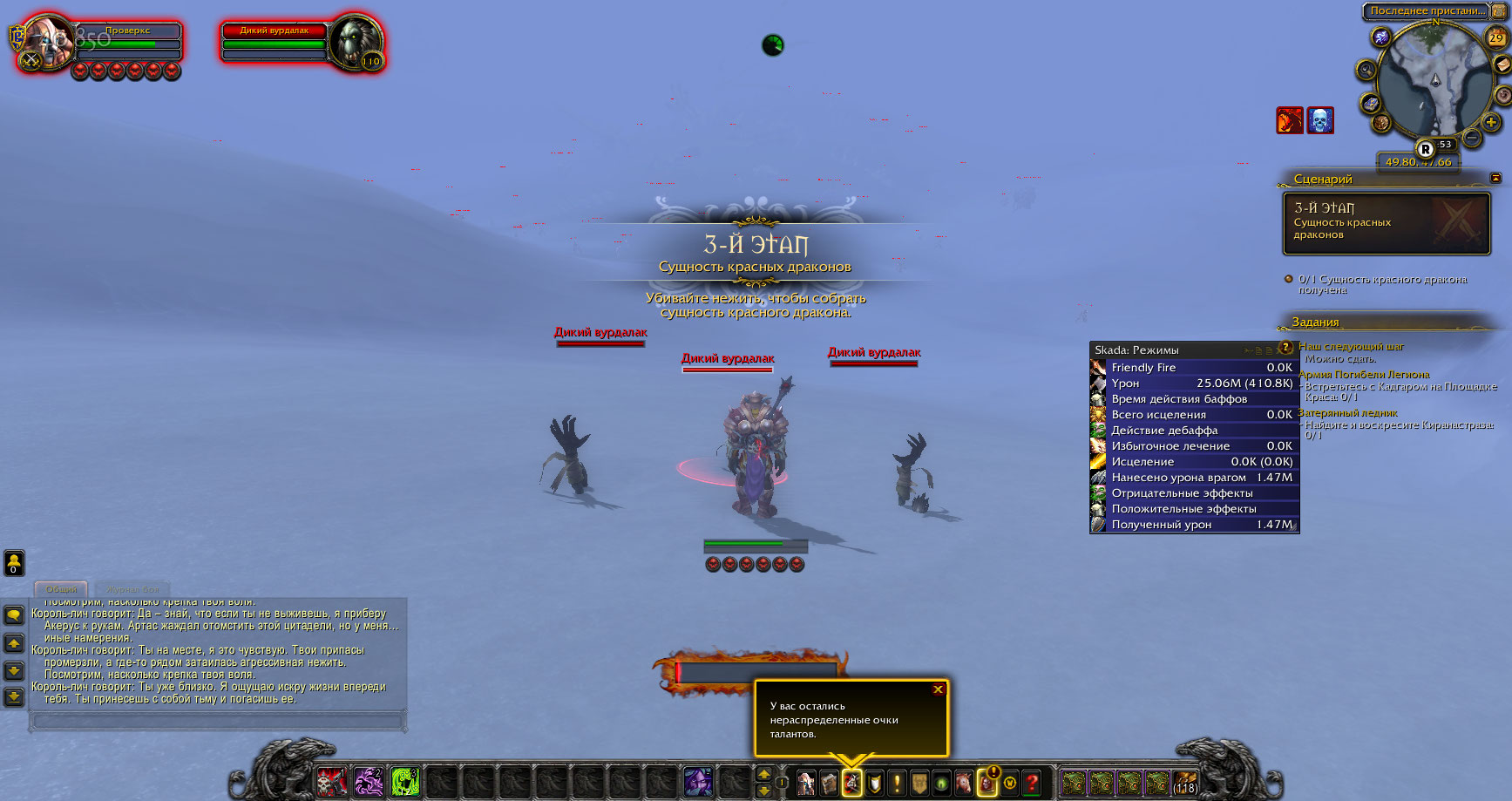
Task: Zoom out on the minimap
Action: (x=1472, y=138)
